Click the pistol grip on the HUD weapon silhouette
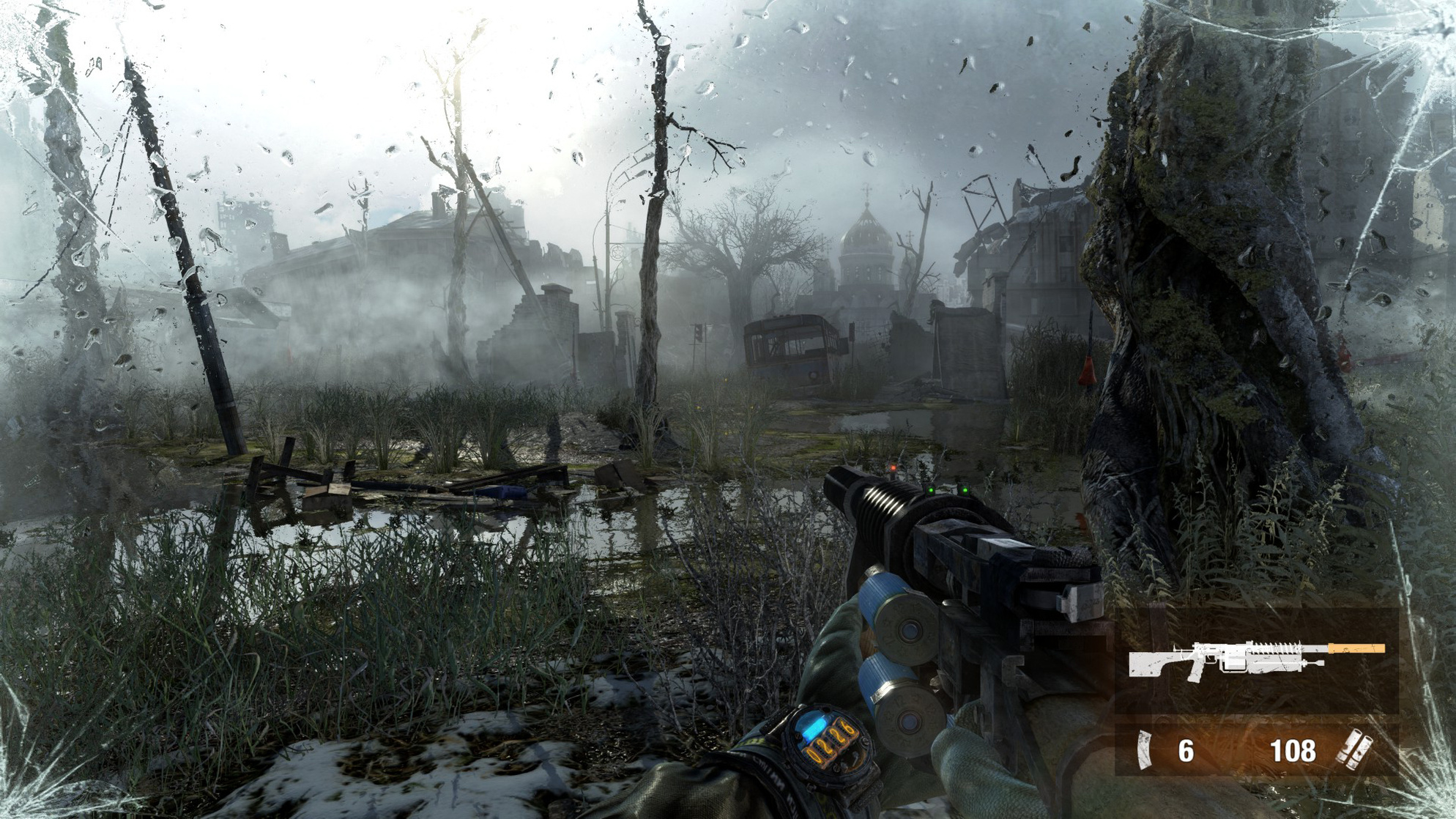1456x819 pixels. click(x=1195, y=672)
